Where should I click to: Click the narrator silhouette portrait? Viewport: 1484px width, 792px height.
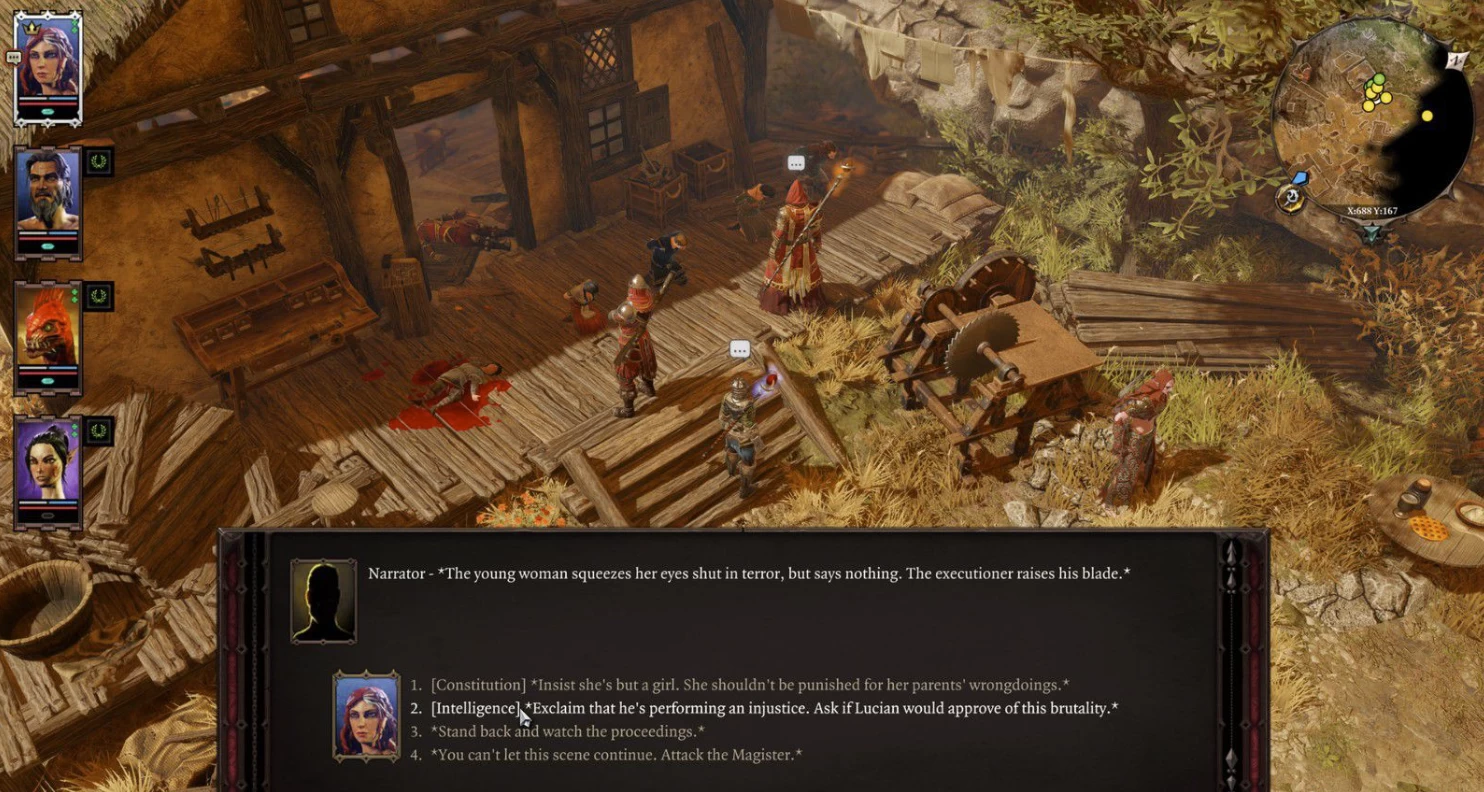click(323, 599)
